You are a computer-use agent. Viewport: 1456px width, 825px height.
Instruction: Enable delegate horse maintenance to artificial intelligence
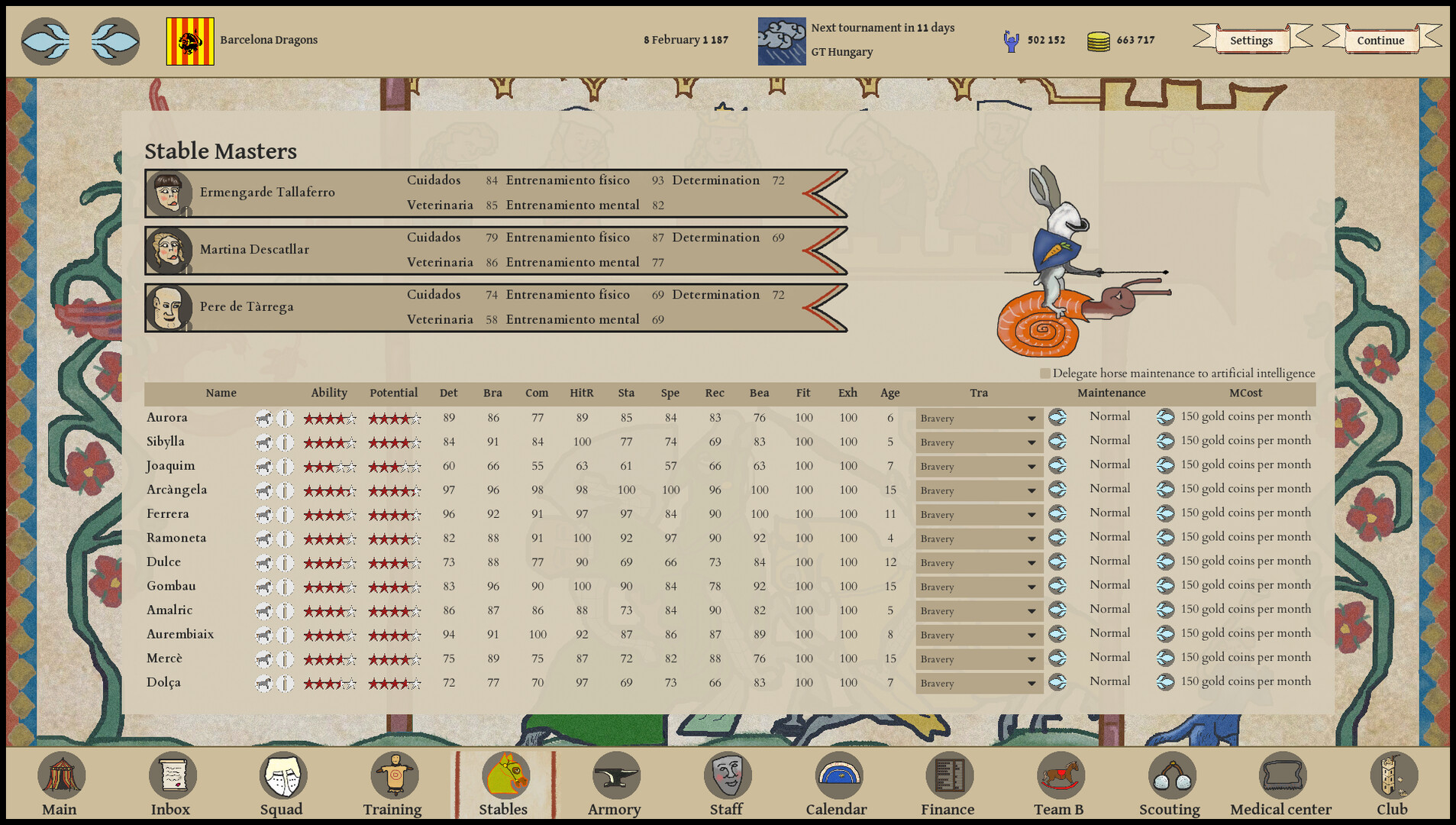click(1044, 374)
